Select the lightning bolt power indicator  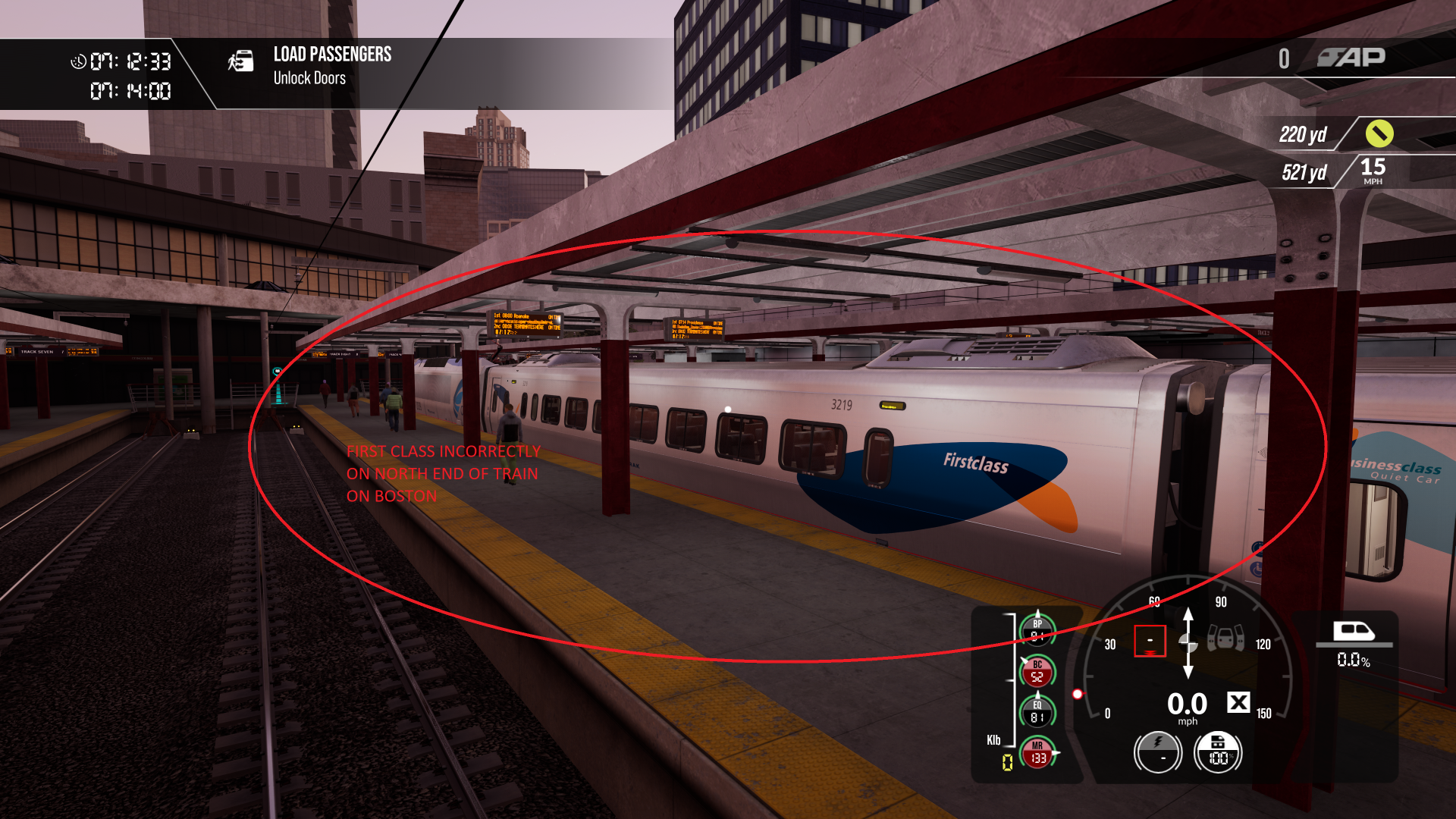click(1158, 752)
